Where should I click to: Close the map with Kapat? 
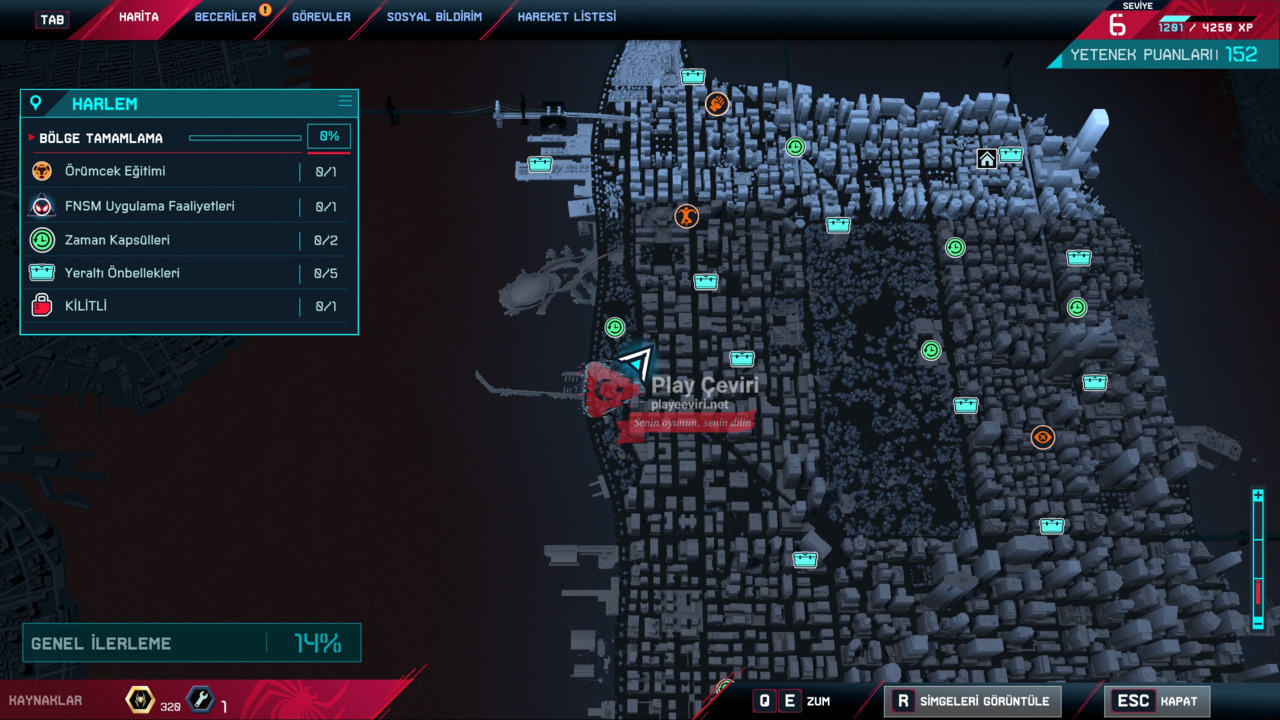1156,701
